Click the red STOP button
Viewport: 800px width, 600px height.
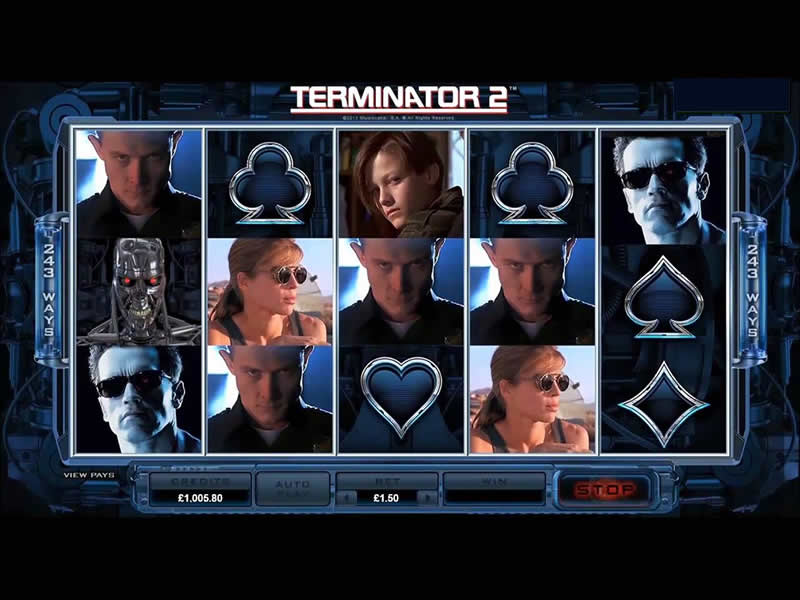[x=604, y=489]
